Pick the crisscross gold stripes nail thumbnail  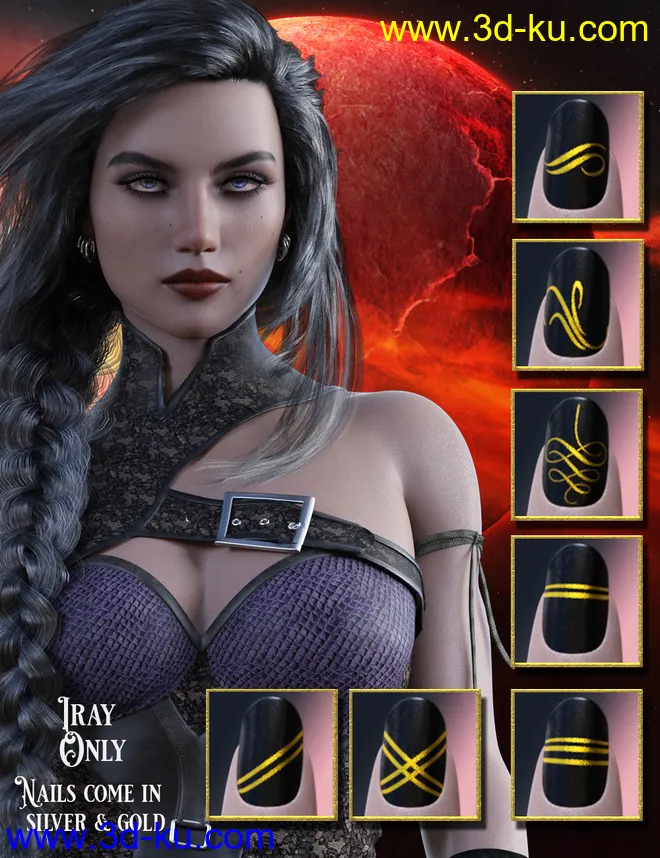[x=414, y=752]
